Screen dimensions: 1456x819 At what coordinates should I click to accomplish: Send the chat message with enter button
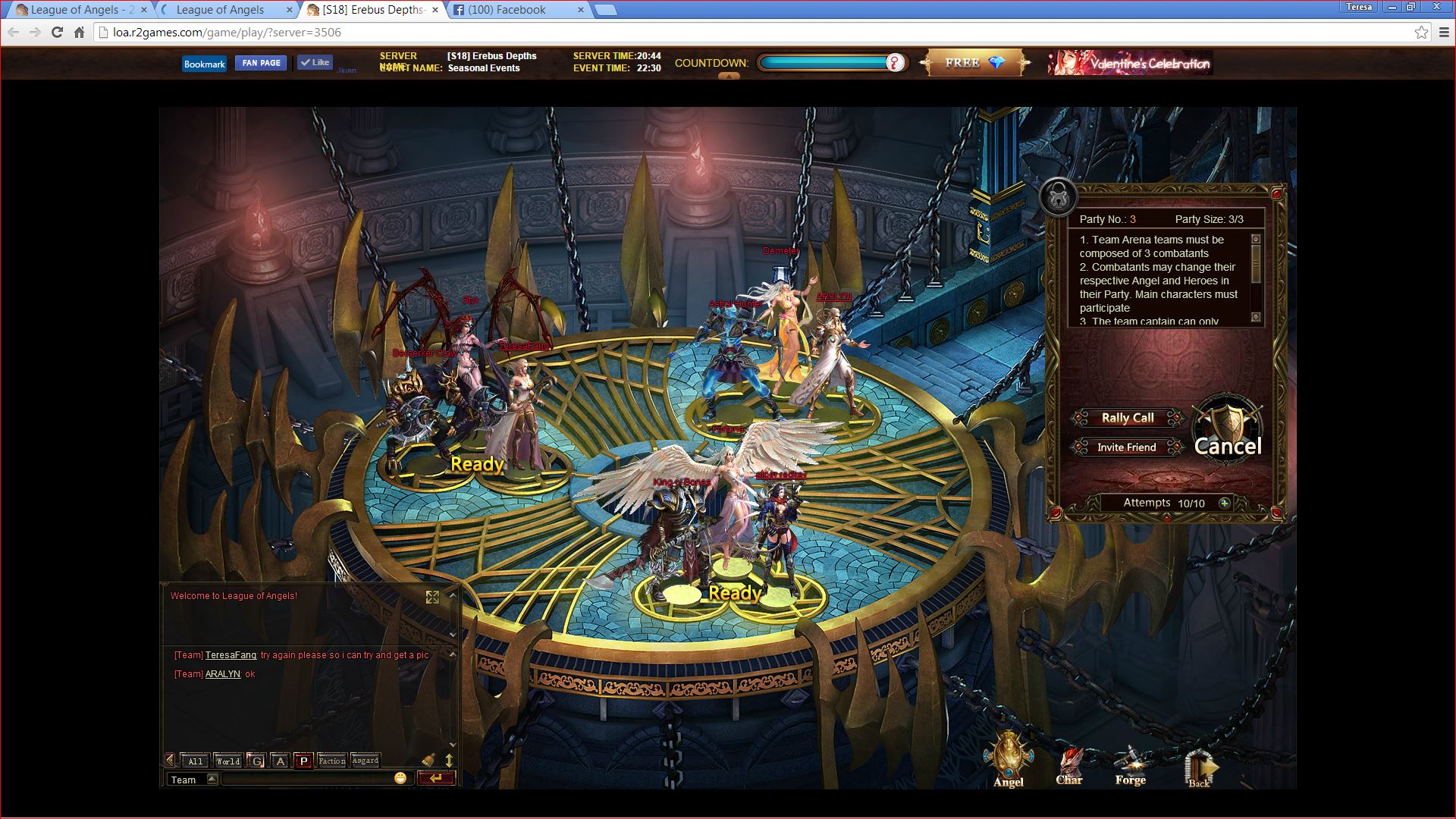(x=435, y=778)
